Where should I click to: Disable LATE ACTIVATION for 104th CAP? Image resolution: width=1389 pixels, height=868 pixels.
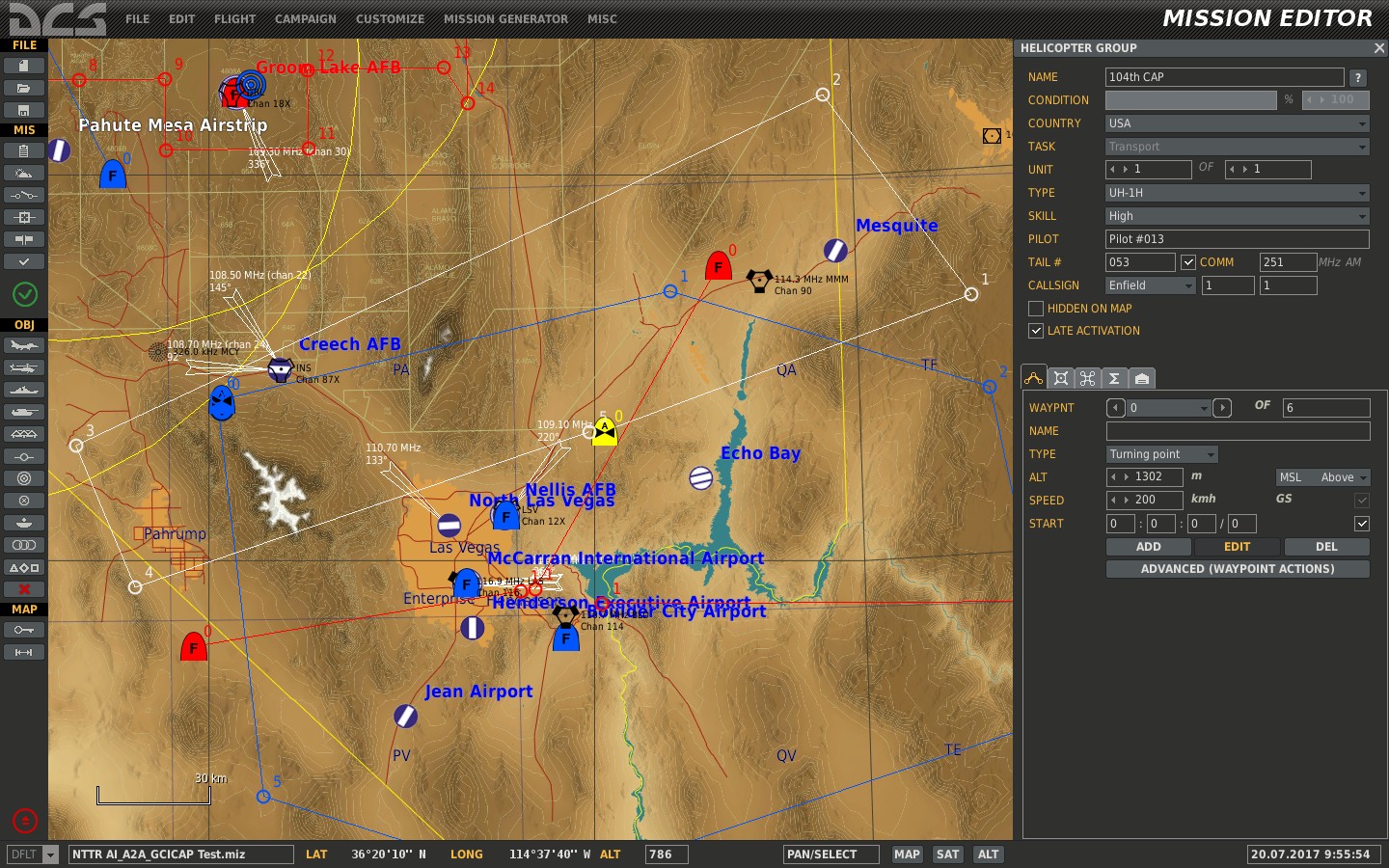pyautogui.click(x=1036, y=331)
